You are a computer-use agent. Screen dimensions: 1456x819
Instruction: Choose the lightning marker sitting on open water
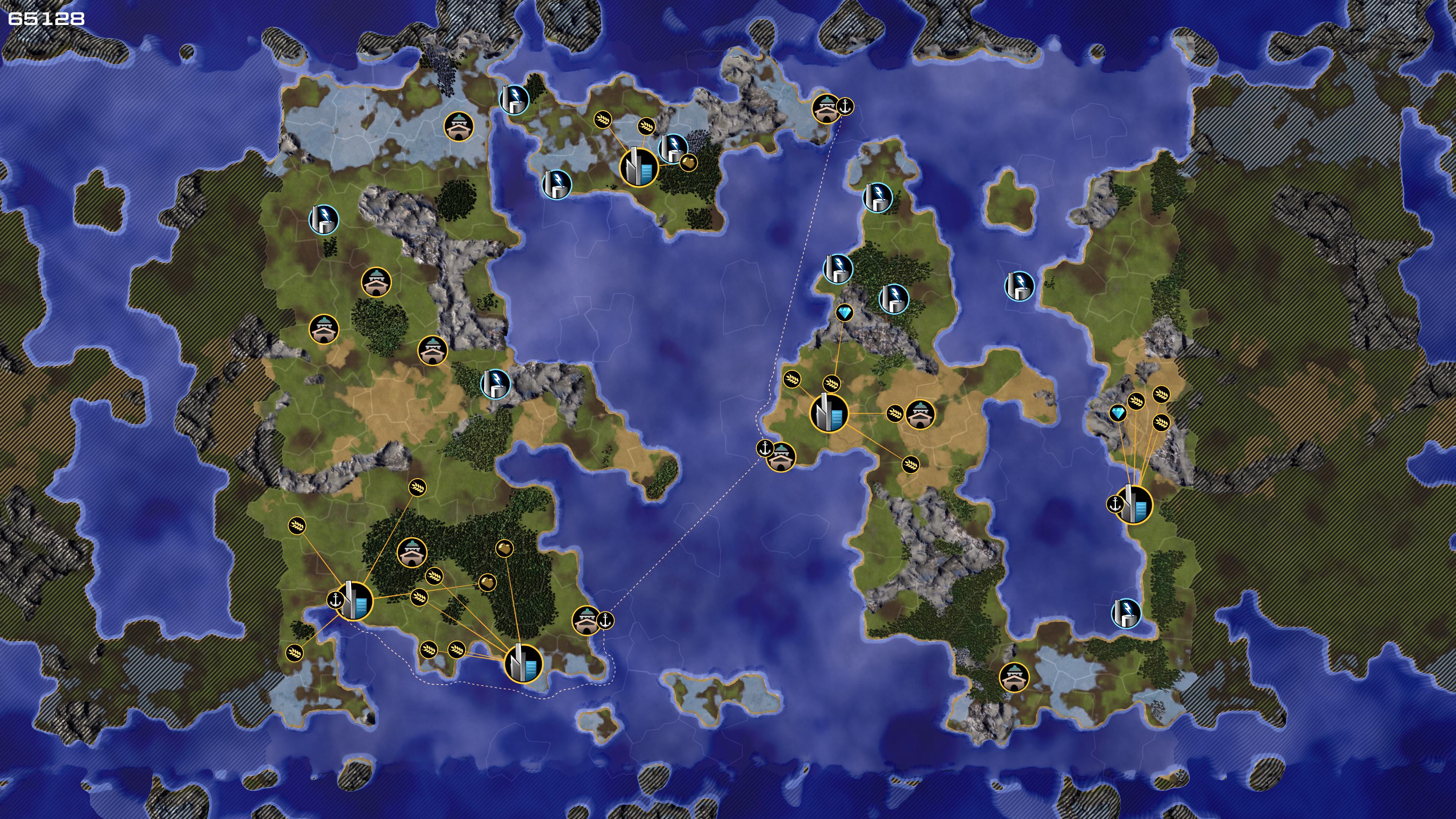[x=1019, y=286]
